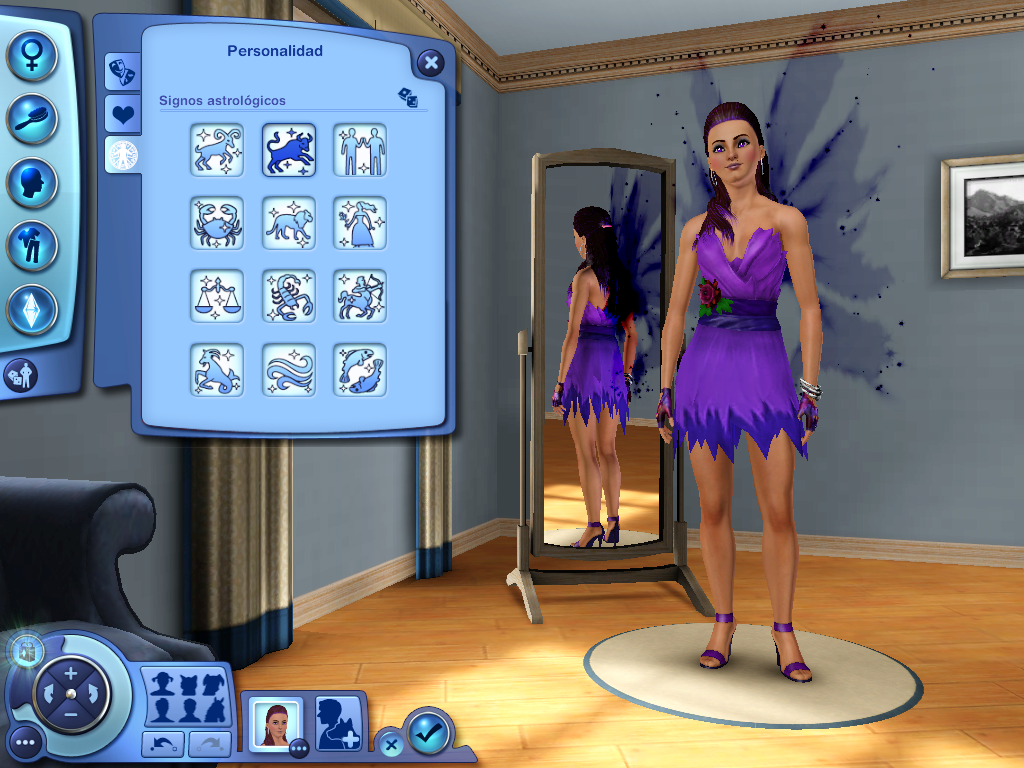Open the clothing outfit category
1024x768 pixels.
click(x=32, y=246)
